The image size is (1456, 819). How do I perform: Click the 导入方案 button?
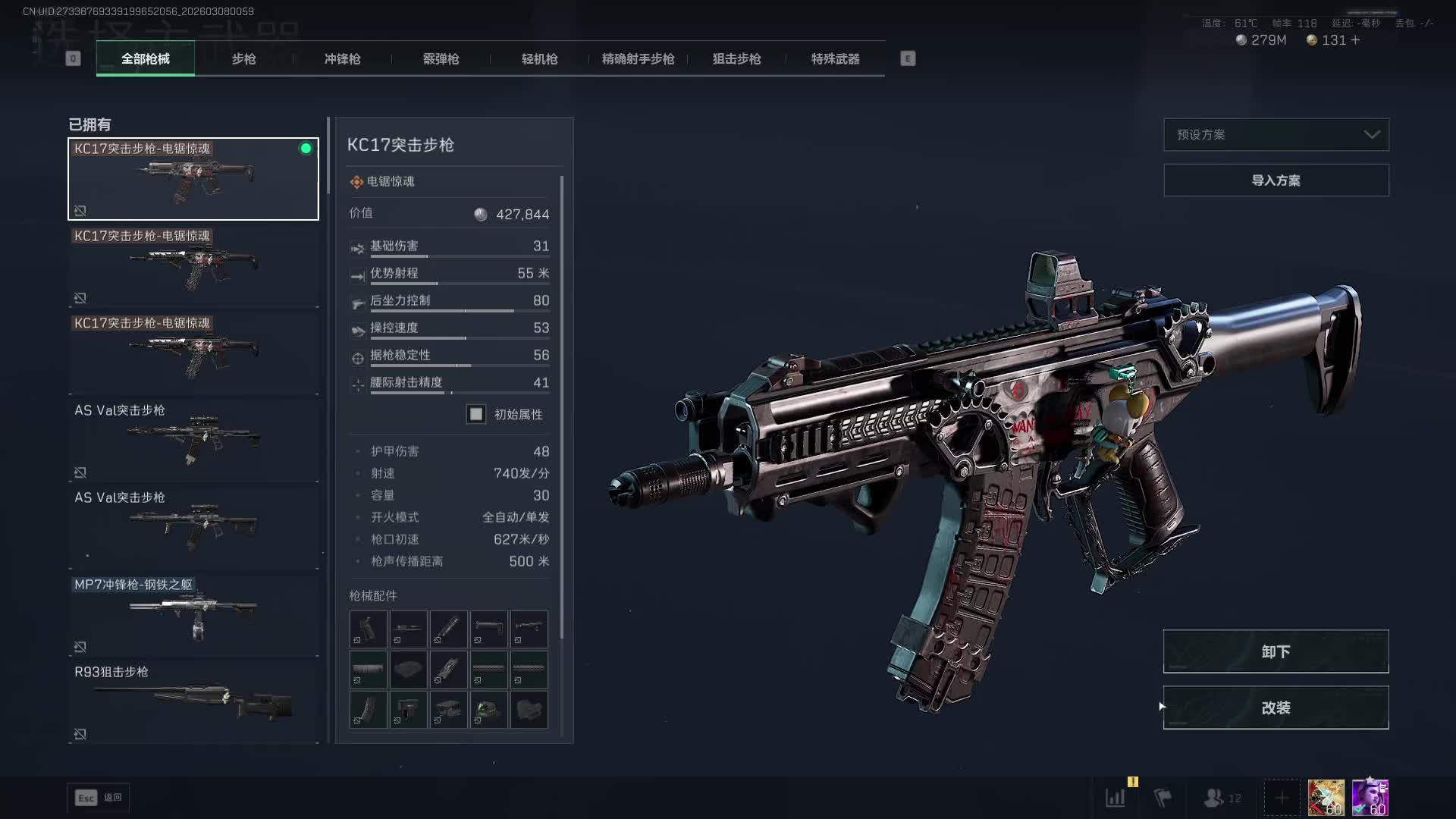click(x=1276, y=180)
